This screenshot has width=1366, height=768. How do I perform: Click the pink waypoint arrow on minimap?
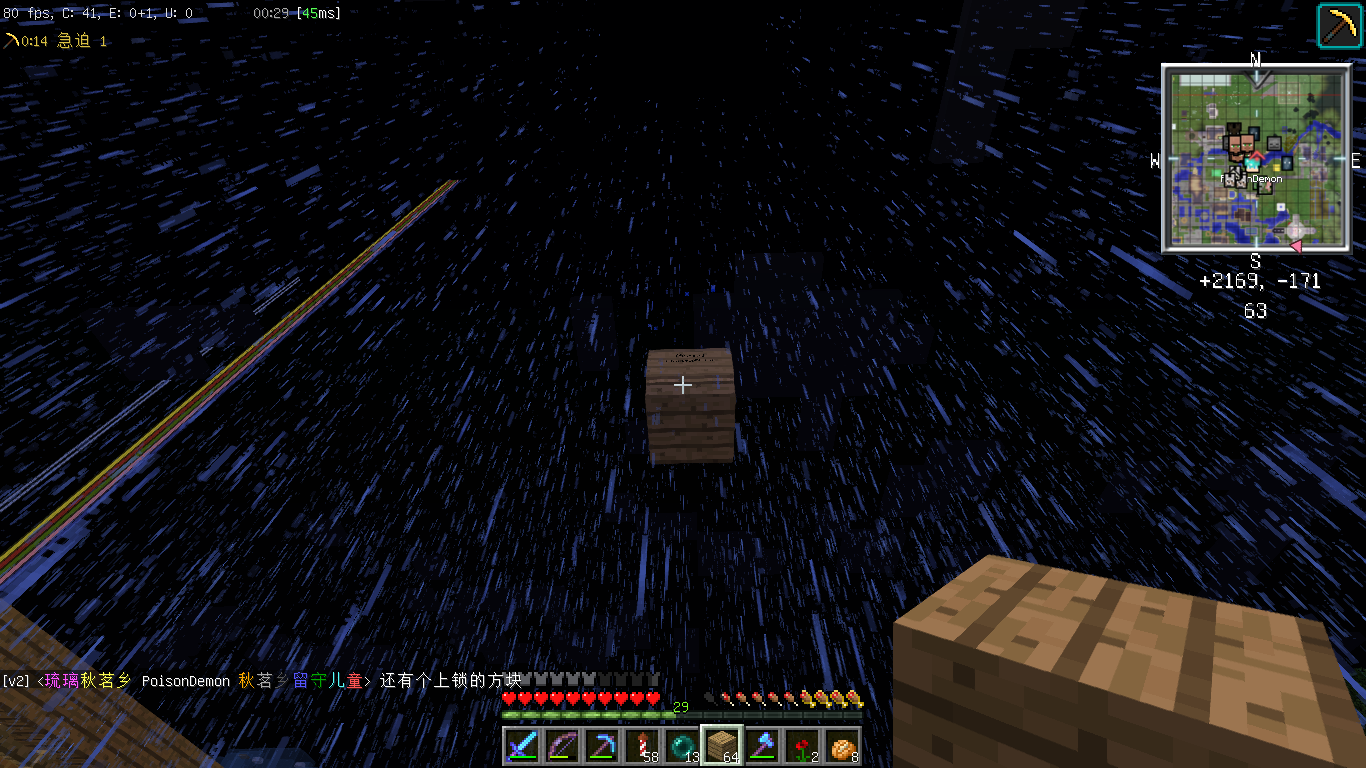[1295, 245]
